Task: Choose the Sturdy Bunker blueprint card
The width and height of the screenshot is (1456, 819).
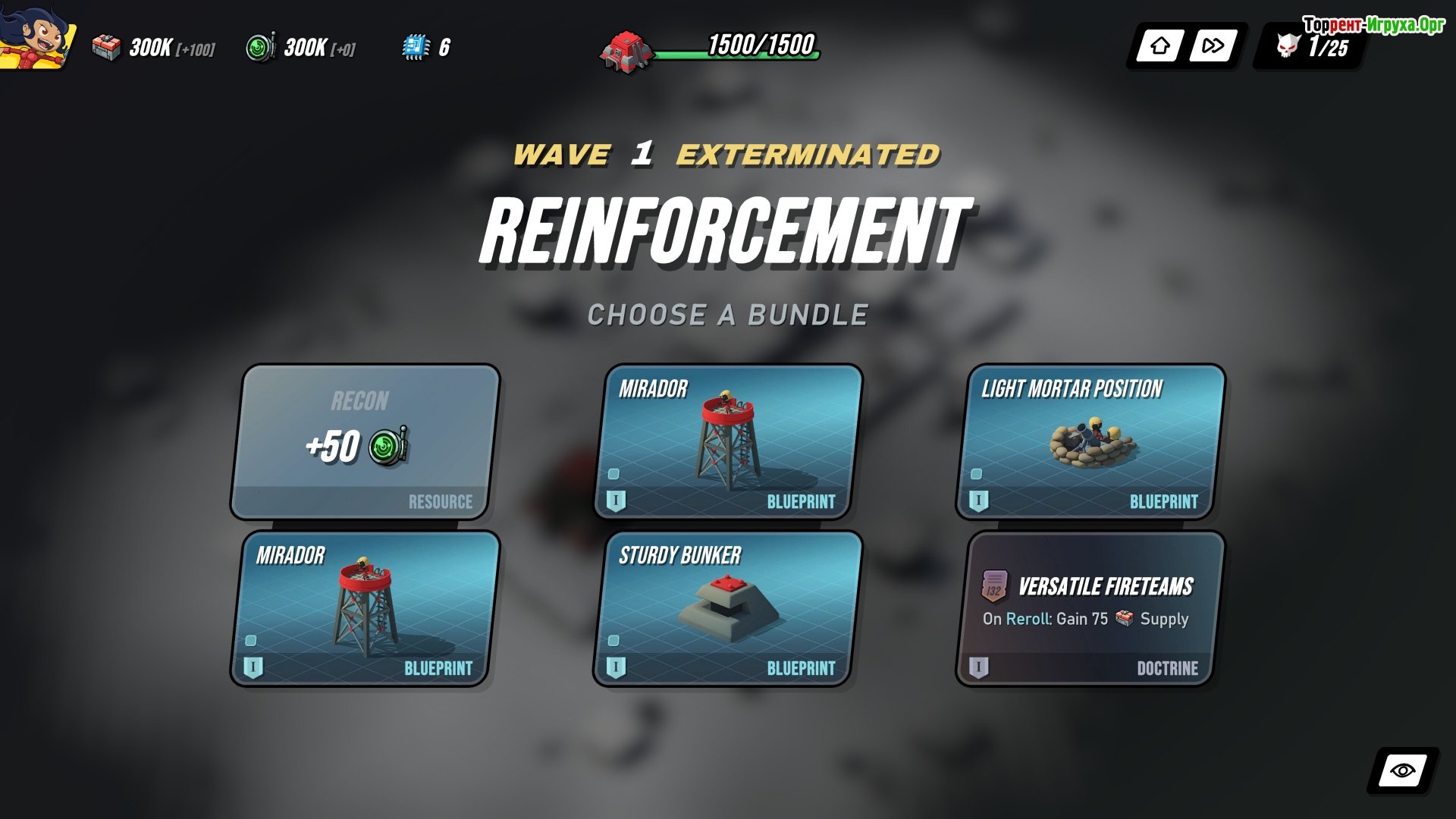Action: coord(727,610)
